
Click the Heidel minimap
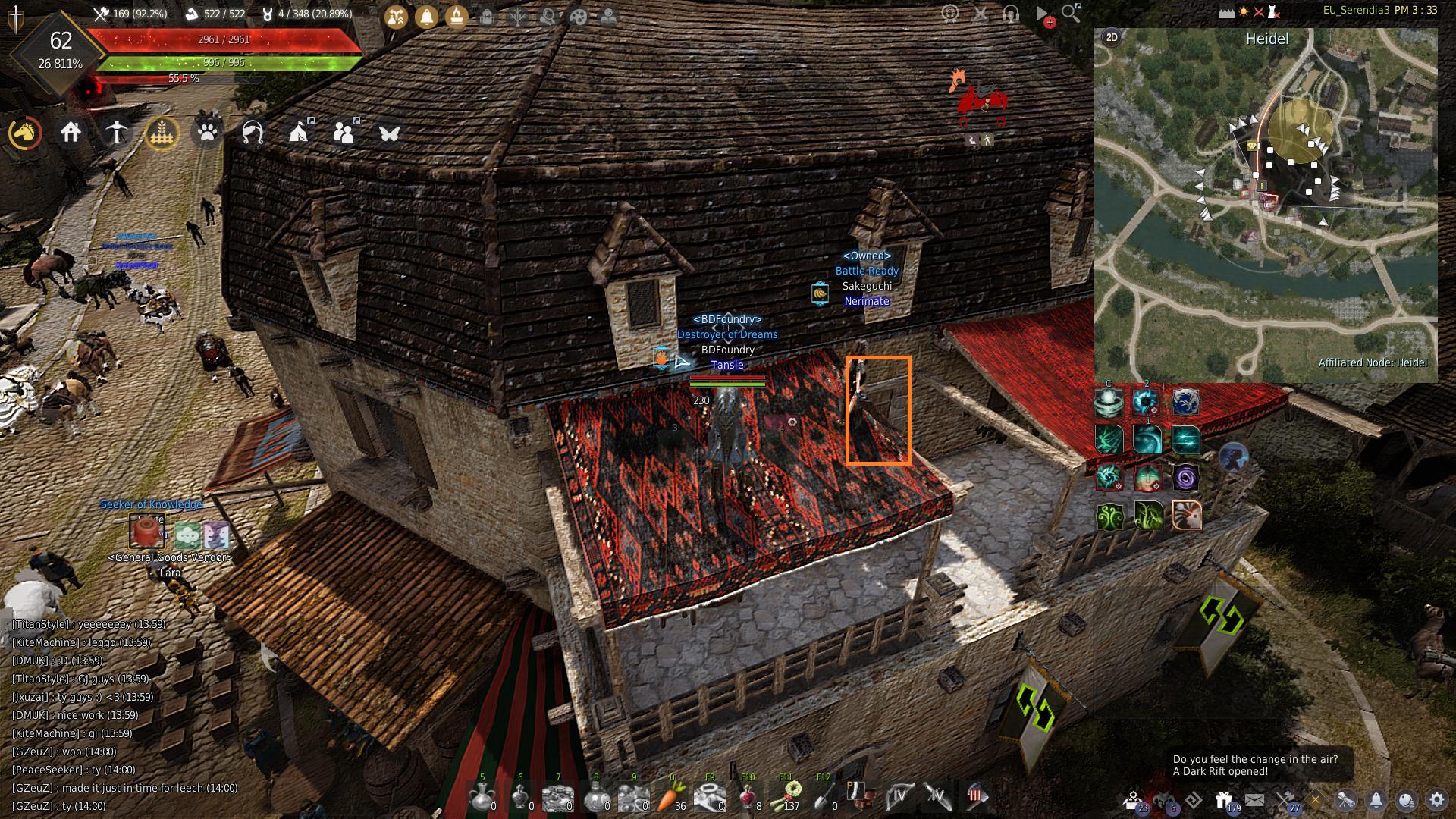(1265, 205)
